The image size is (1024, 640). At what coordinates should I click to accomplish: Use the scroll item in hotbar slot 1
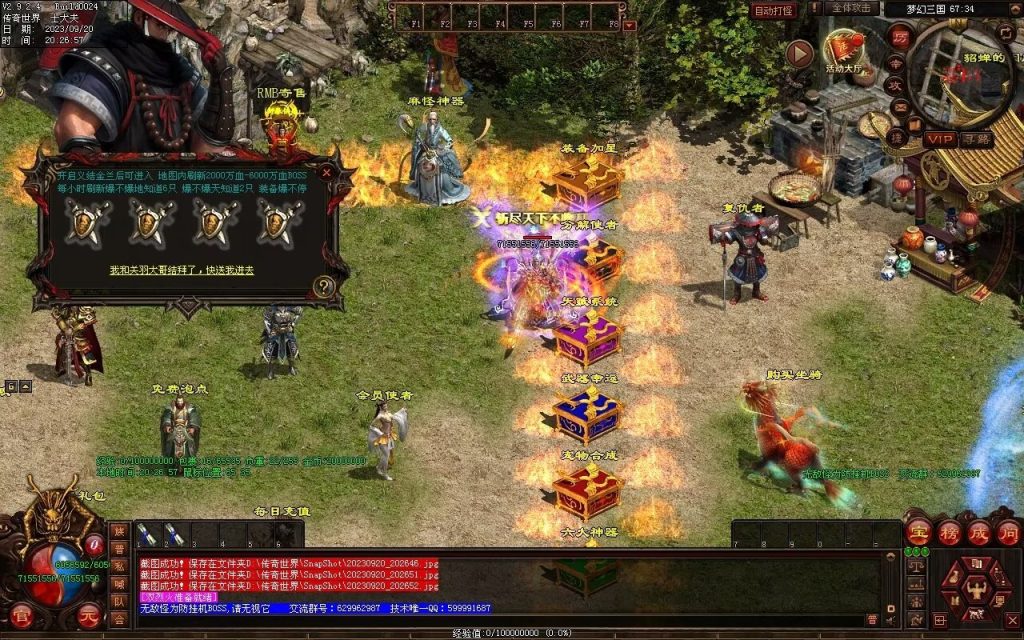148,534
